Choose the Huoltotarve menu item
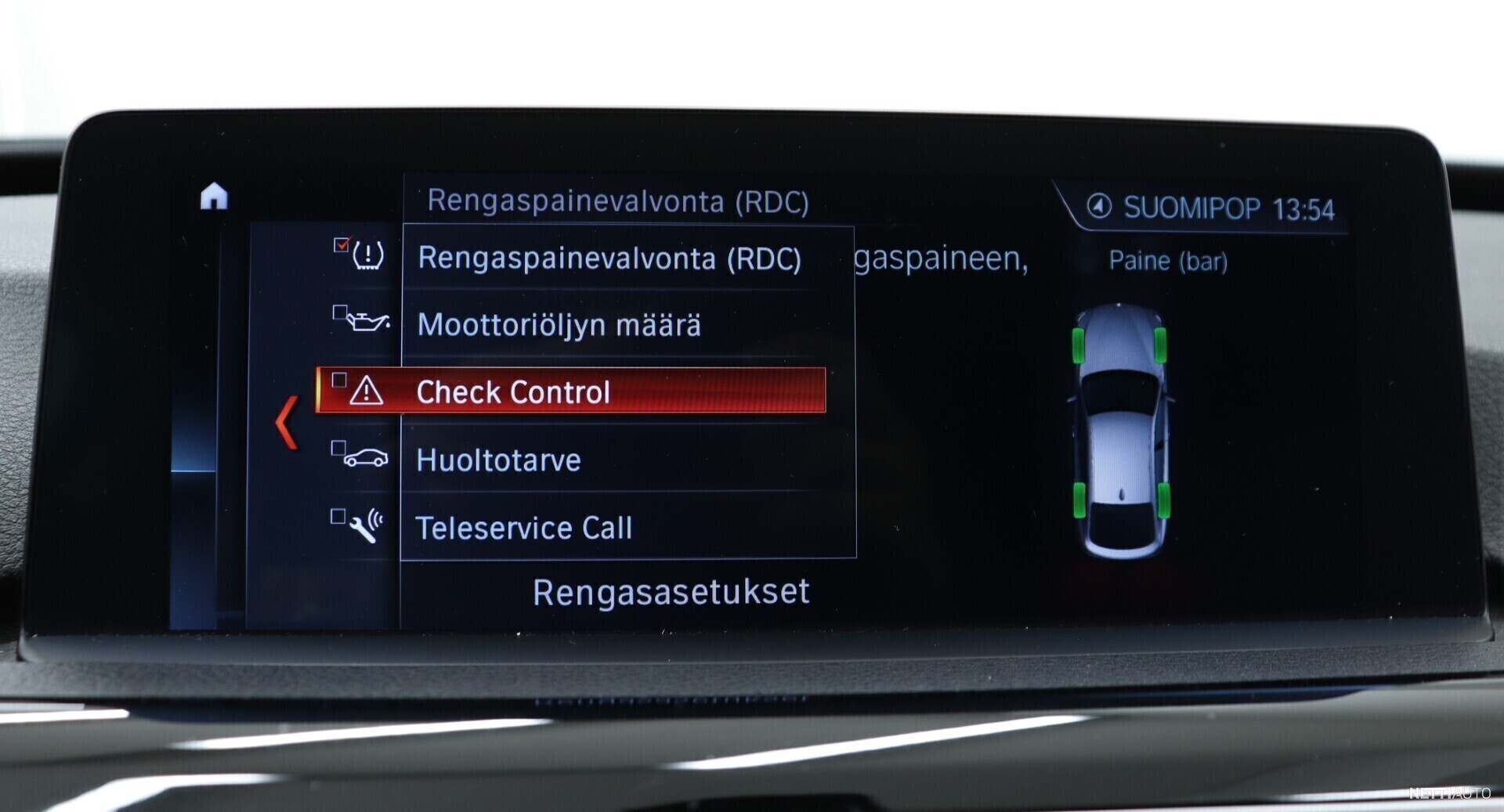The image size is (1504, 812). [498, 460]
